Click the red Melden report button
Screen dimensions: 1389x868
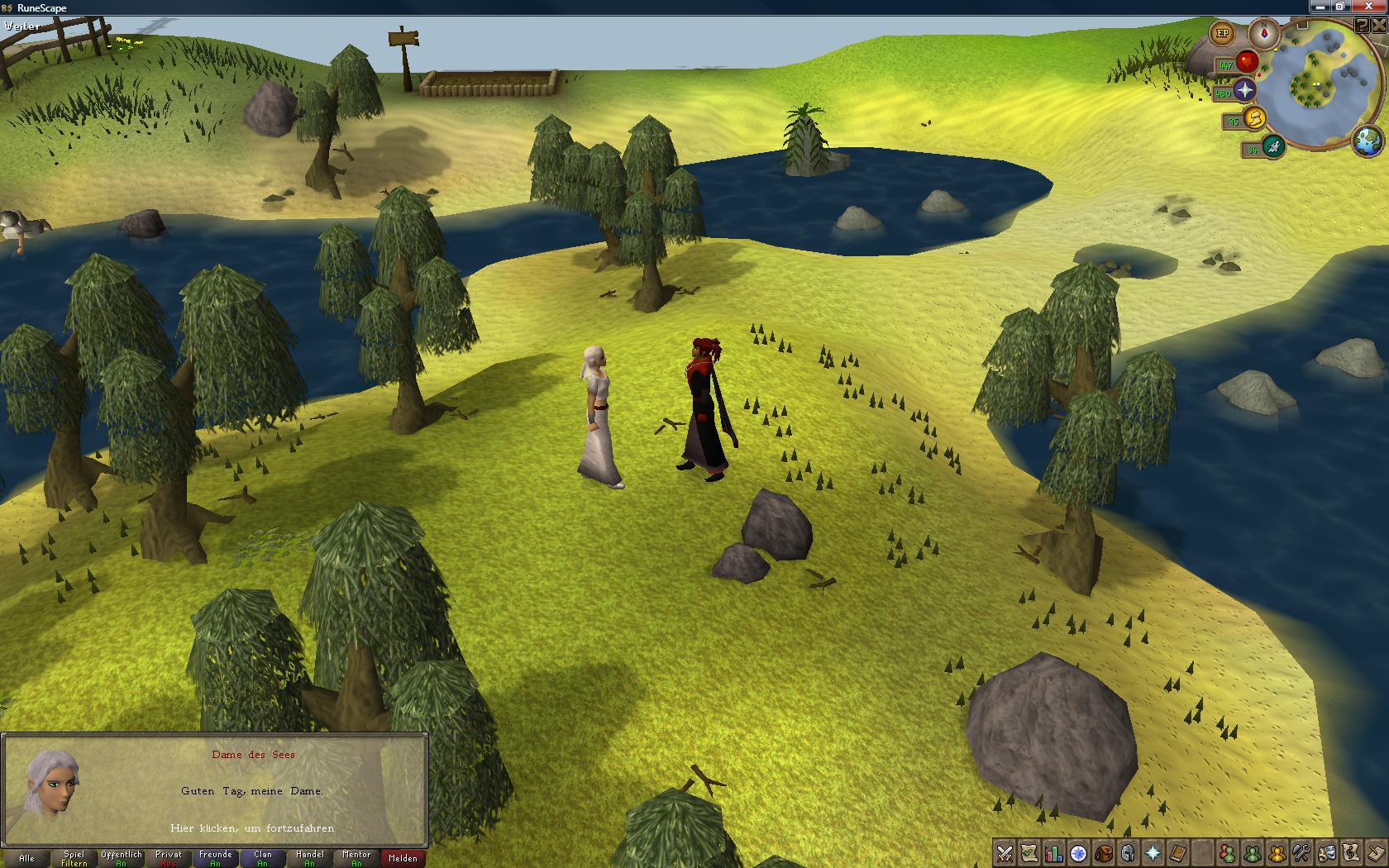403,858
